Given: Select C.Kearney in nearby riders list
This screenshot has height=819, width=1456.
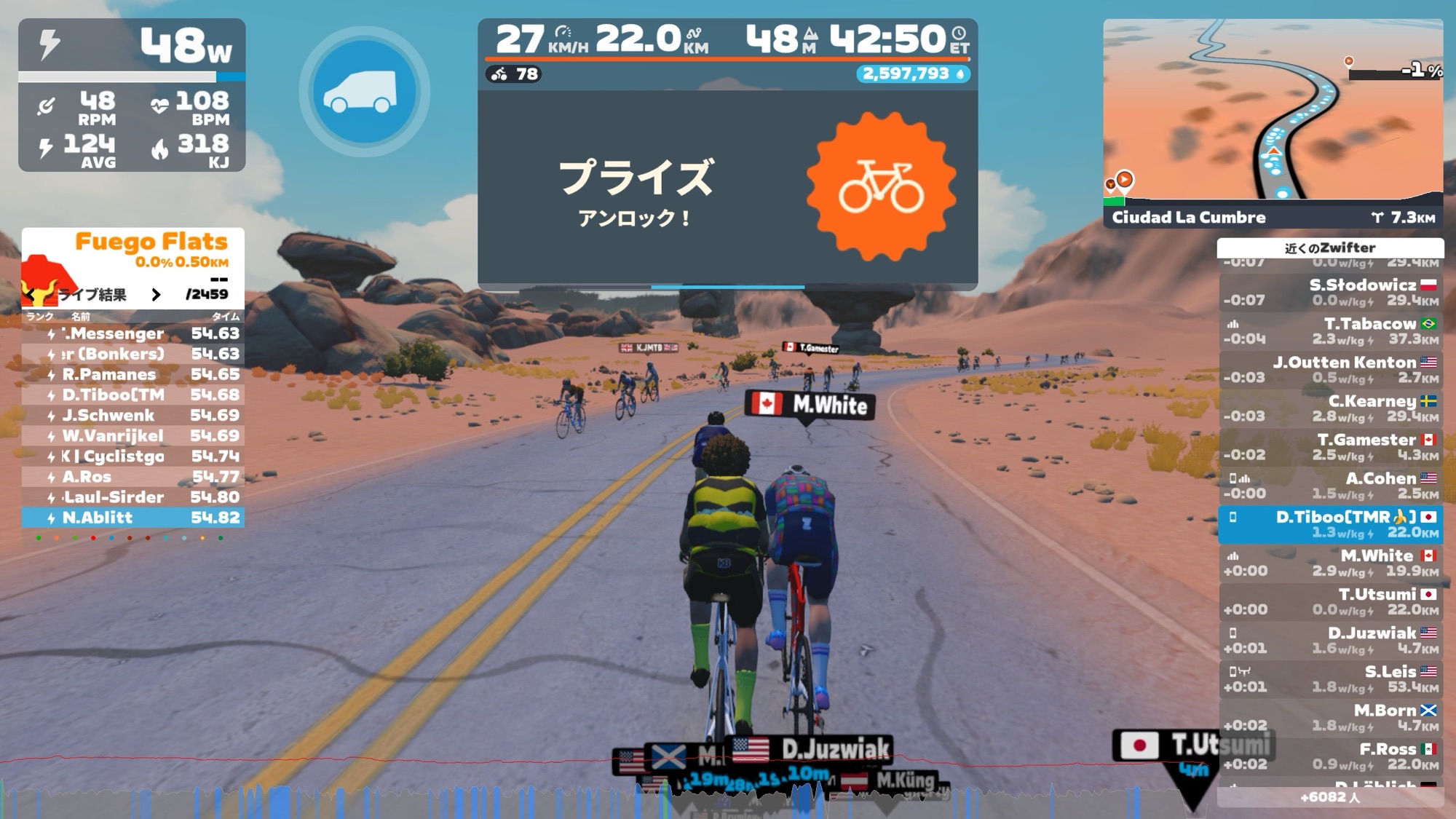Looking at the screenshot, I should [x=1330, y=408].
